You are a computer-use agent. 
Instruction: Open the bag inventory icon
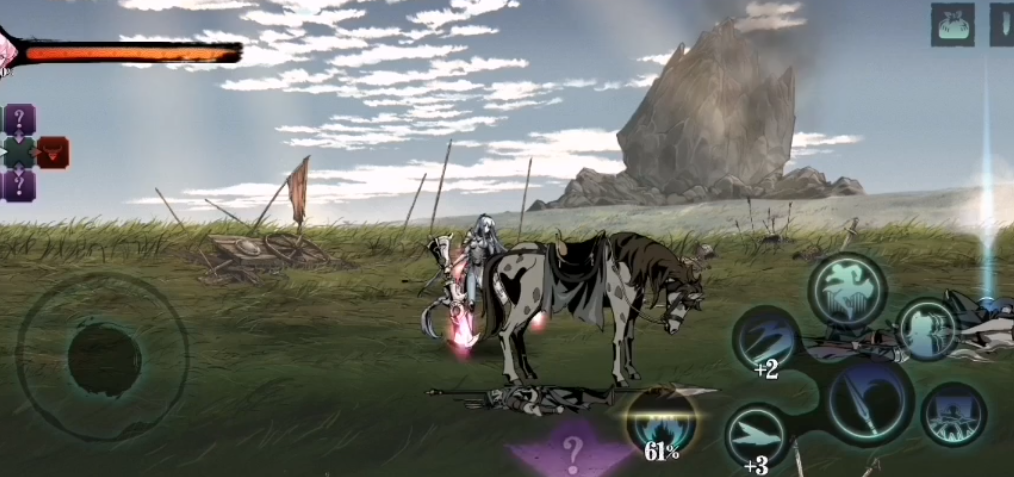[x=952, y=24]
